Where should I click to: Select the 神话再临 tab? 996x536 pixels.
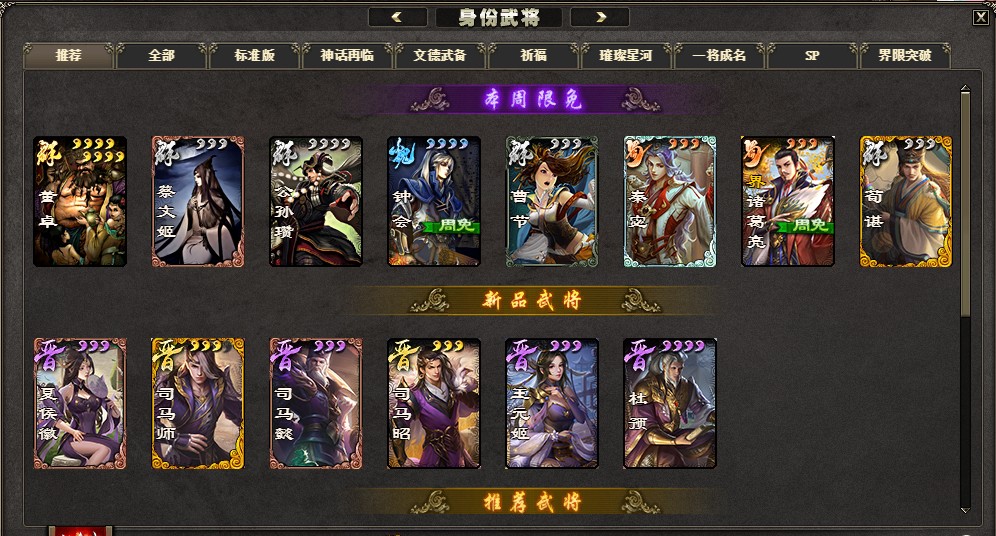click(348, 56)
